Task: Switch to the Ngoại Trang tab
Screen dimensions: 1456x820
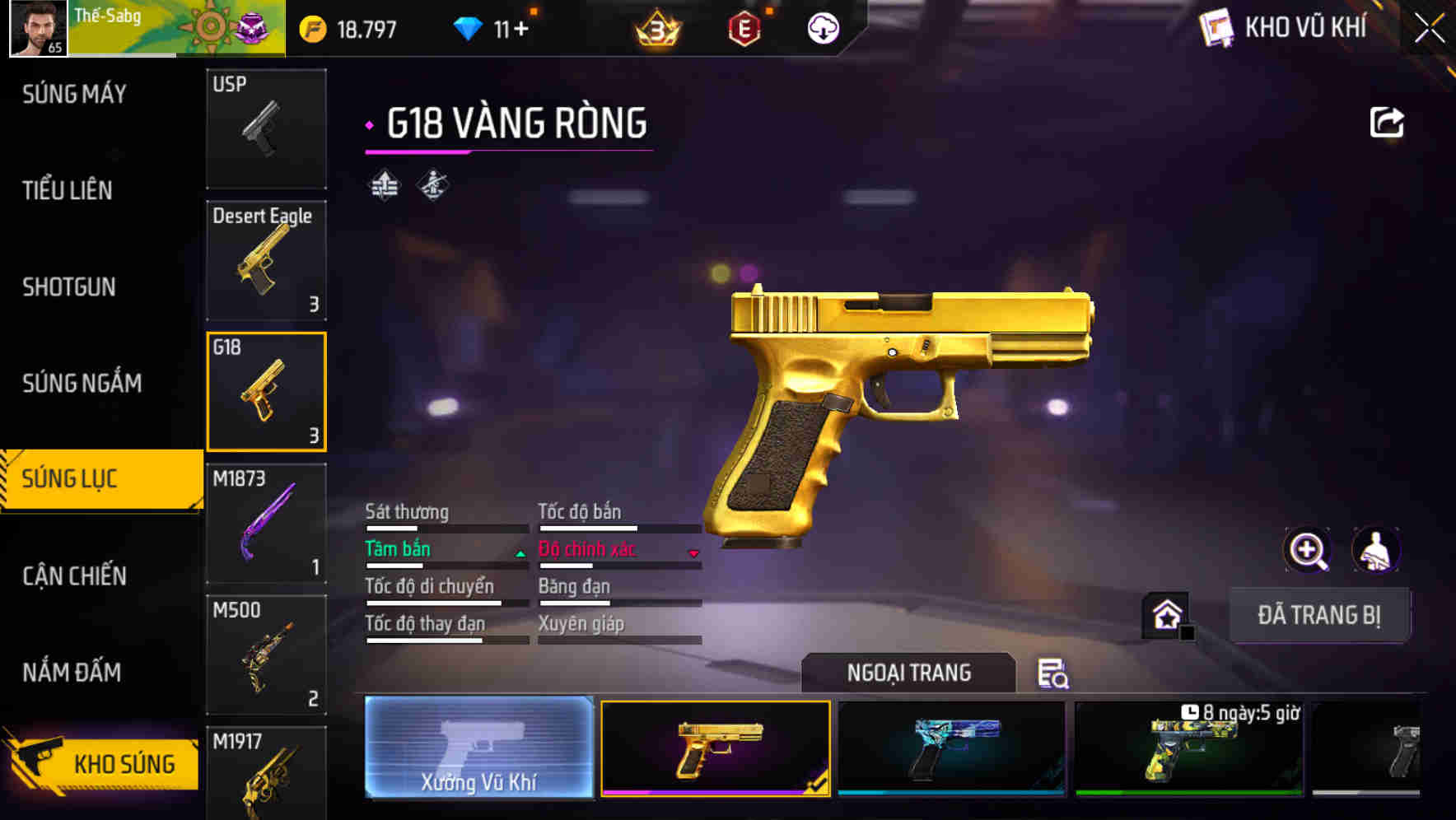Action: point(909,672)
